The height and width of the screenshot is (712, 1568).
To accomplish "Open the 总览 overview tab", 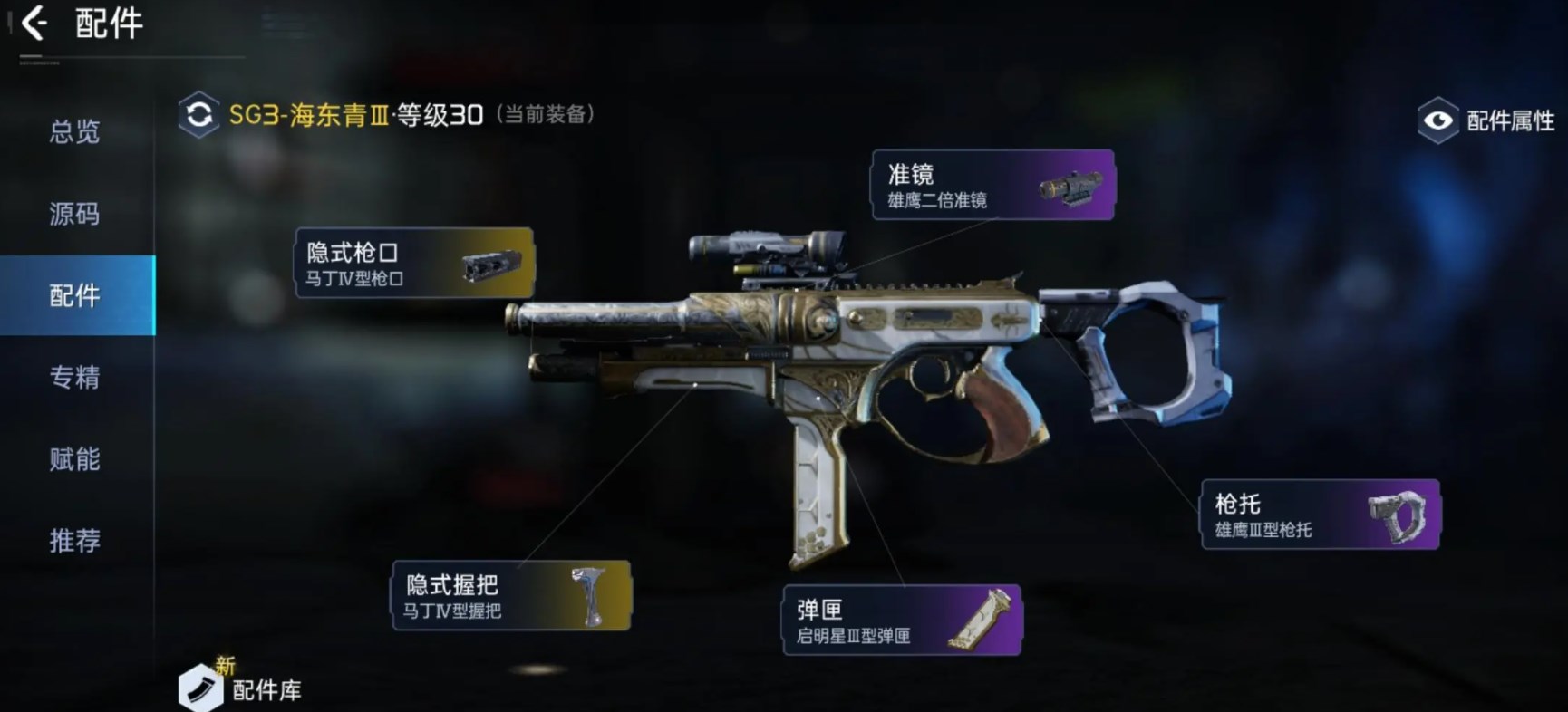I will pos(74,132).
